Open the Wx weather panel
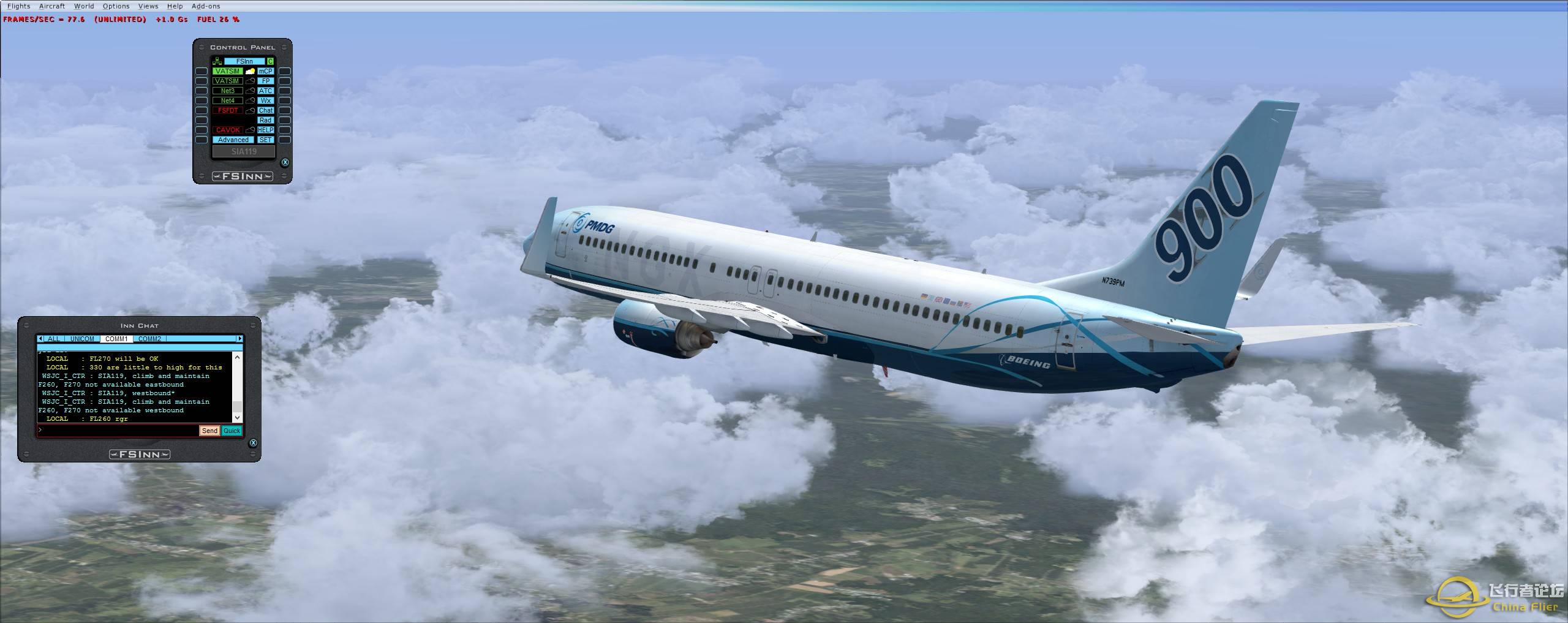 266,100
